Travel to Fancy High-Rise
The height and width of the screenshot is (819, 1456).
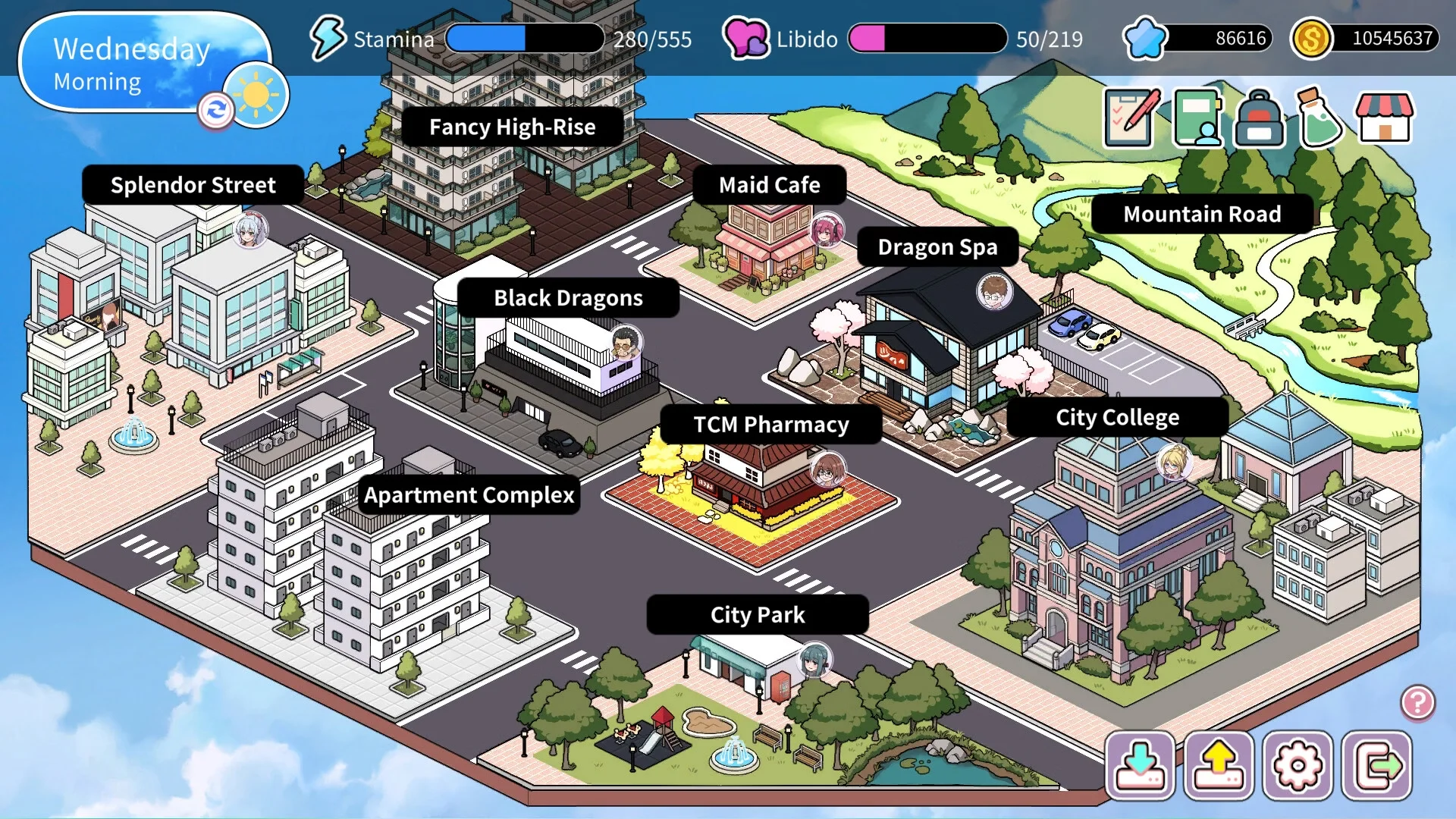click(x=512, y=127)
